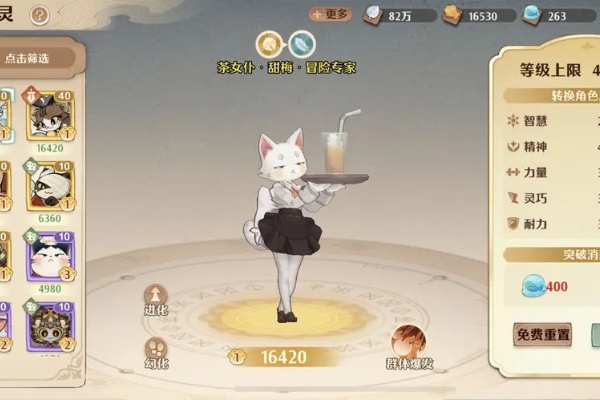Pick the level 10 horned owl spirit card

pyautogui.click(x=49, y=326)
